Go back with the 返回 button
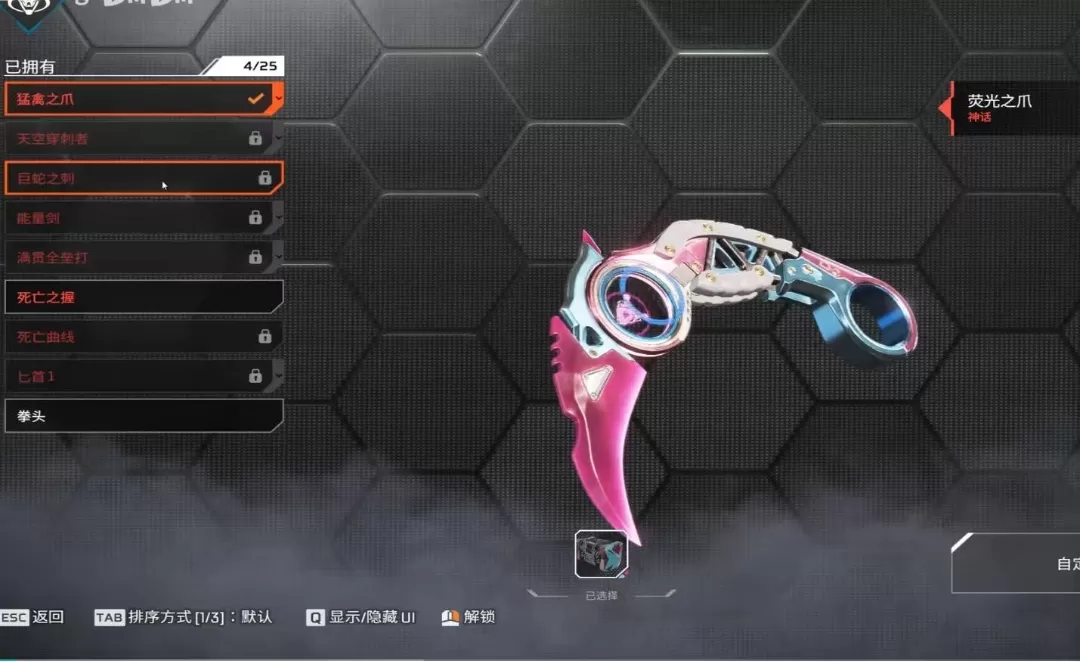1080x662 pixels. tap(34, 617)
